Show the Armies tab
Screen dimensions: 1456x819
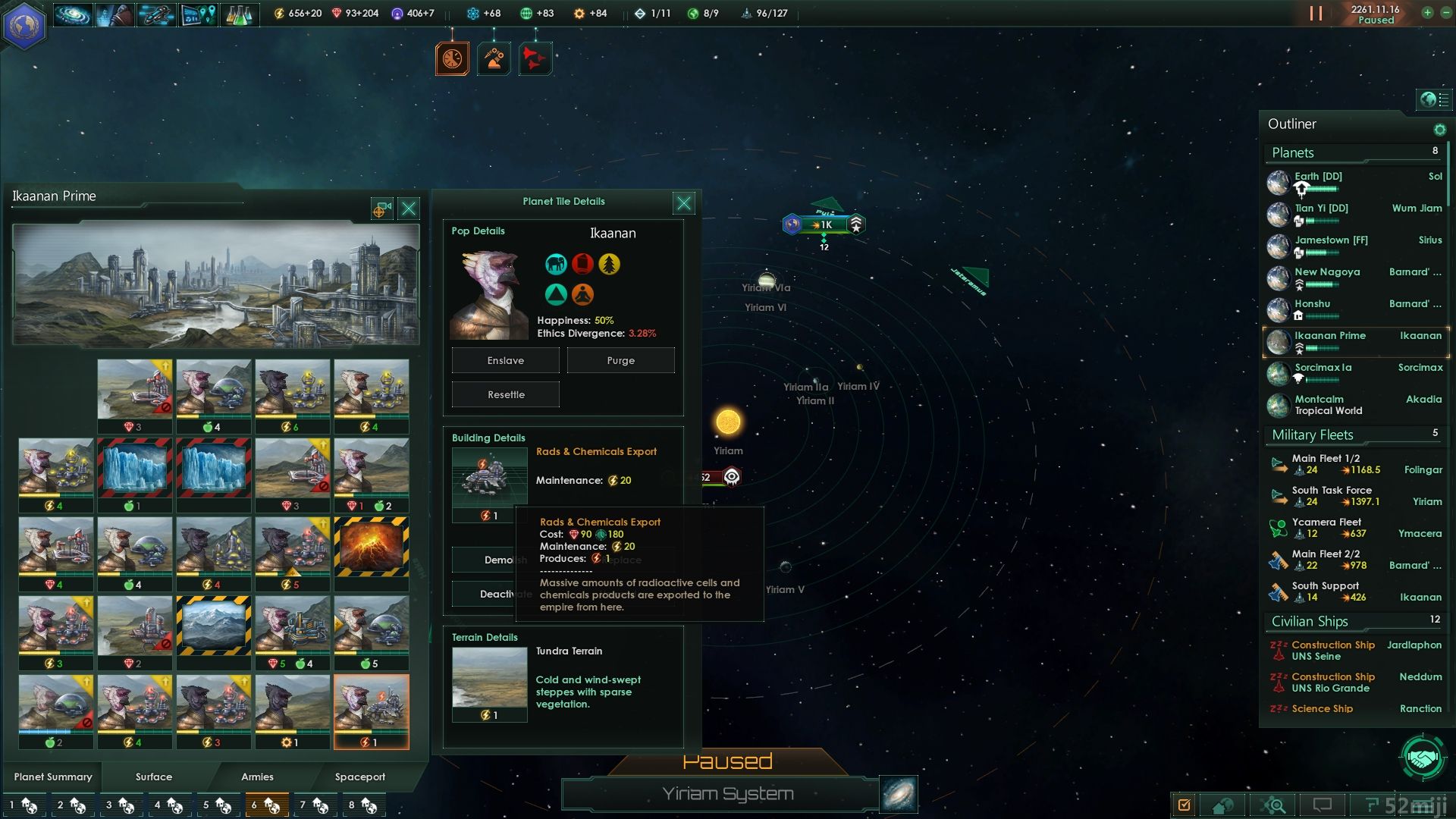click(x=257, y=777)
